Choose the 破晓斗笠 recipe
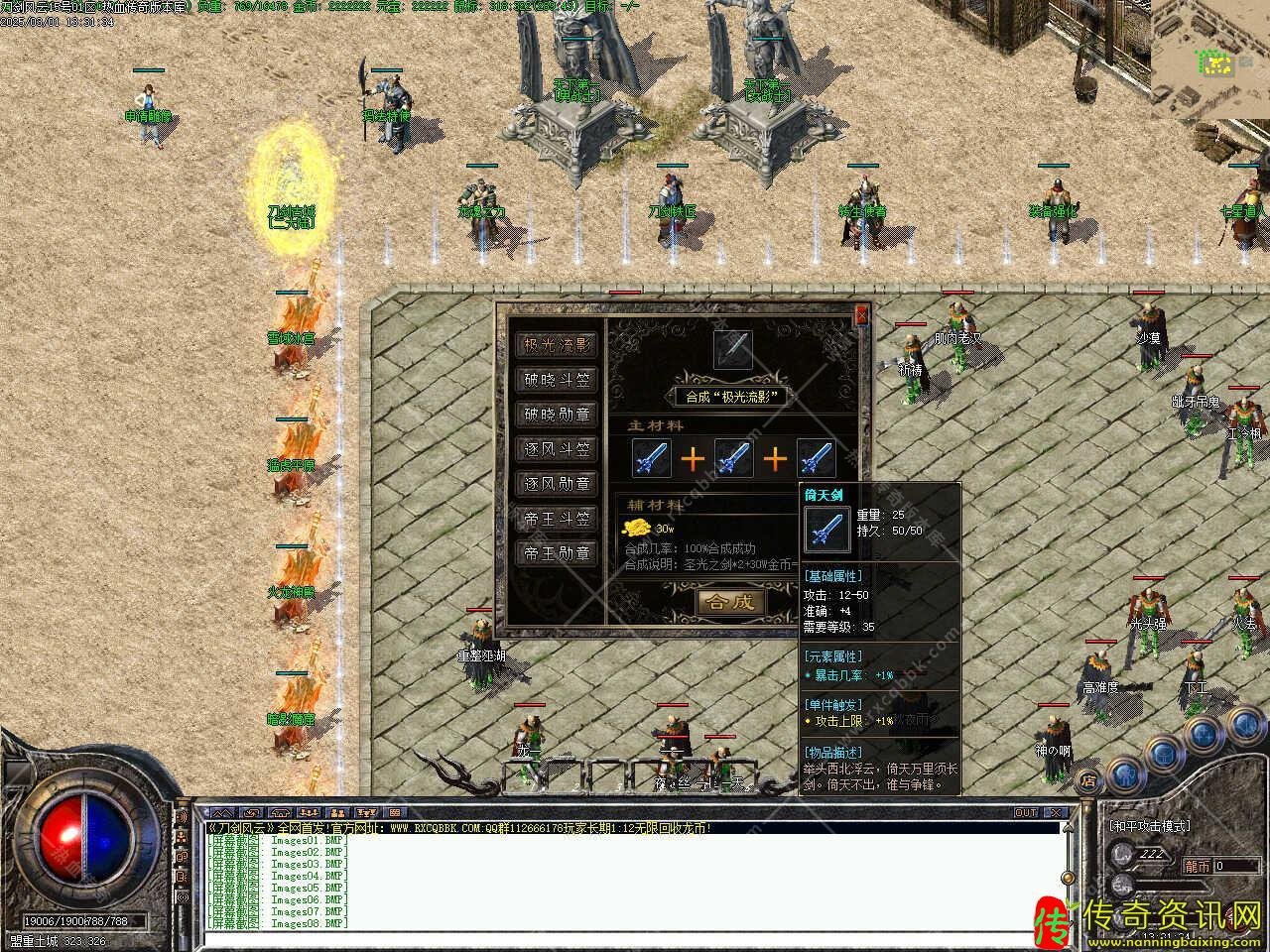This screenshot has height=952, width=1270. click(558, 380)
